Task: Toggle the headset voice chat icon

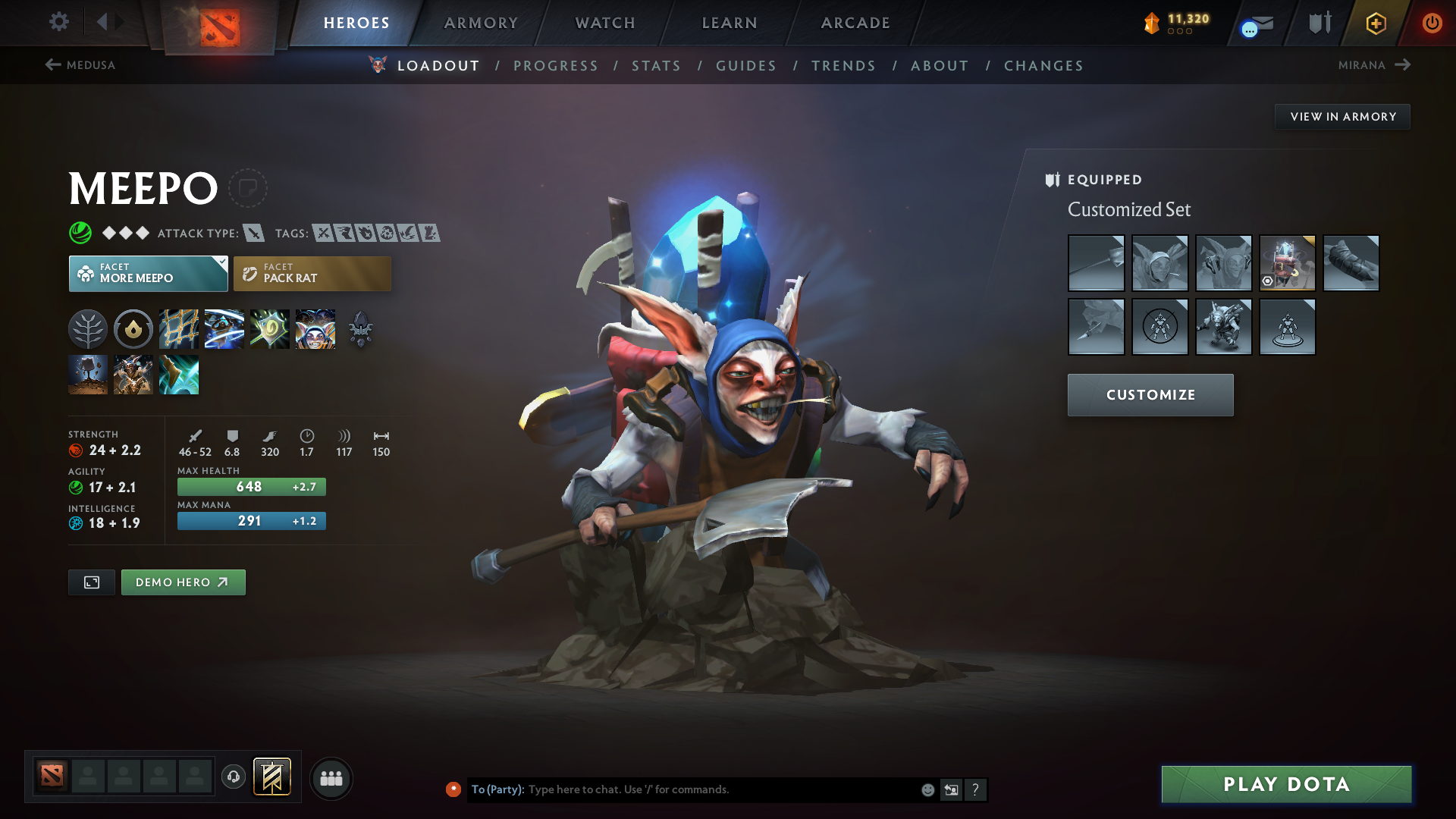Action: [234, 778]
